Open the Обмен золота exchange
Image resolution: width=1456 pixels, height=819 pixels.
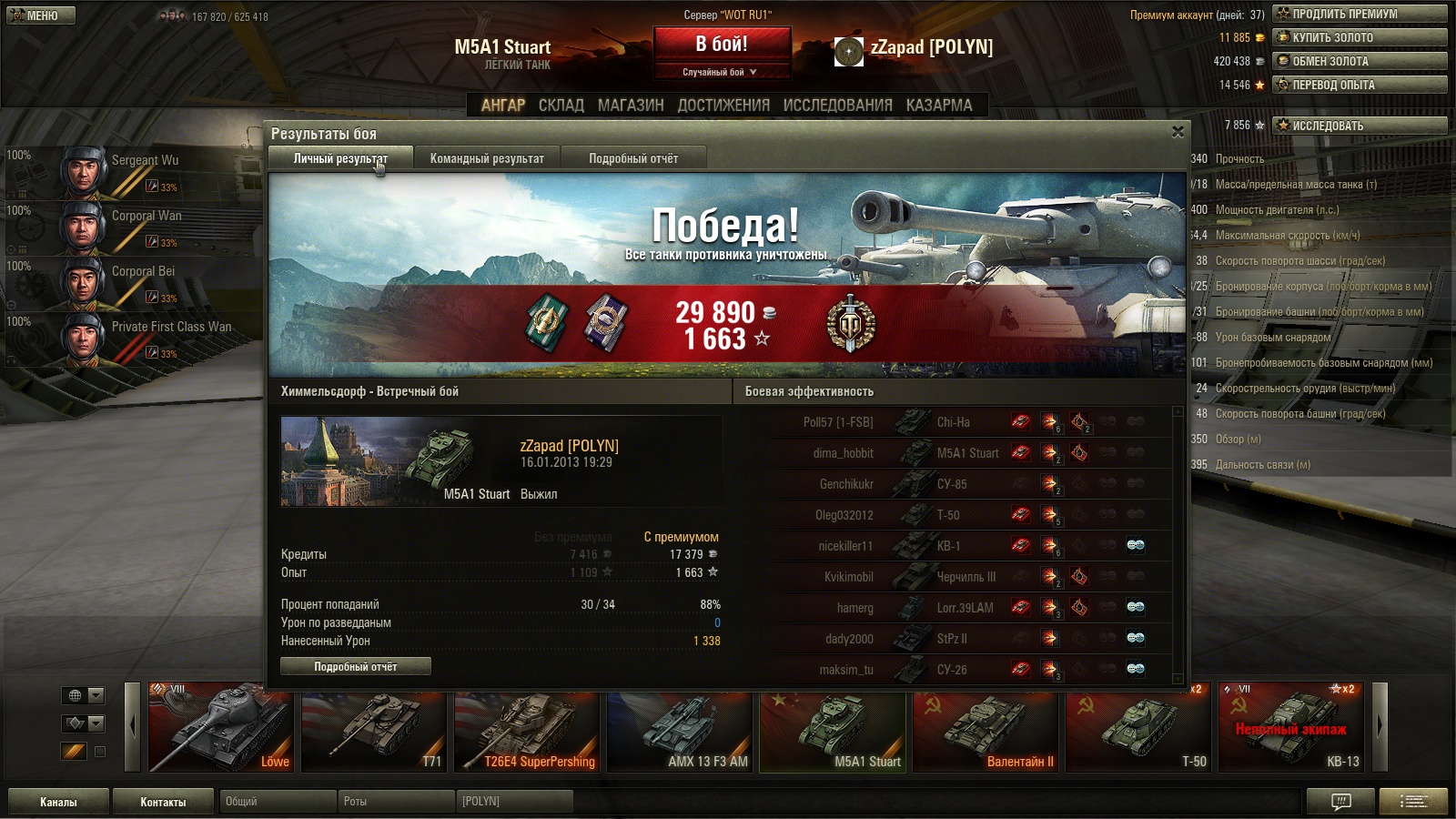(1360, 61)
